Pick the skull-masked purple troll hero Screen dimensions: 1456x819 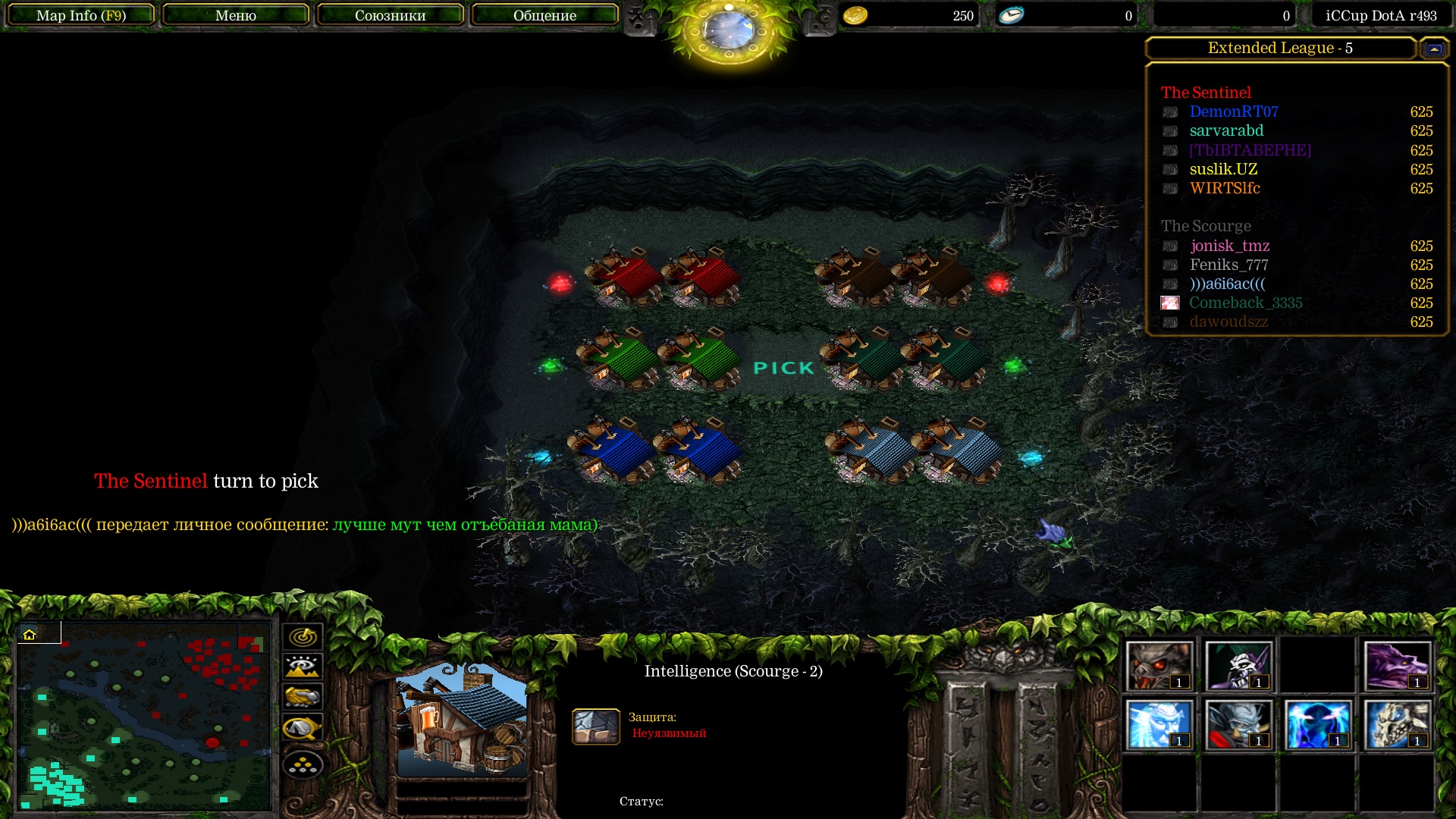click(1238, 666)
